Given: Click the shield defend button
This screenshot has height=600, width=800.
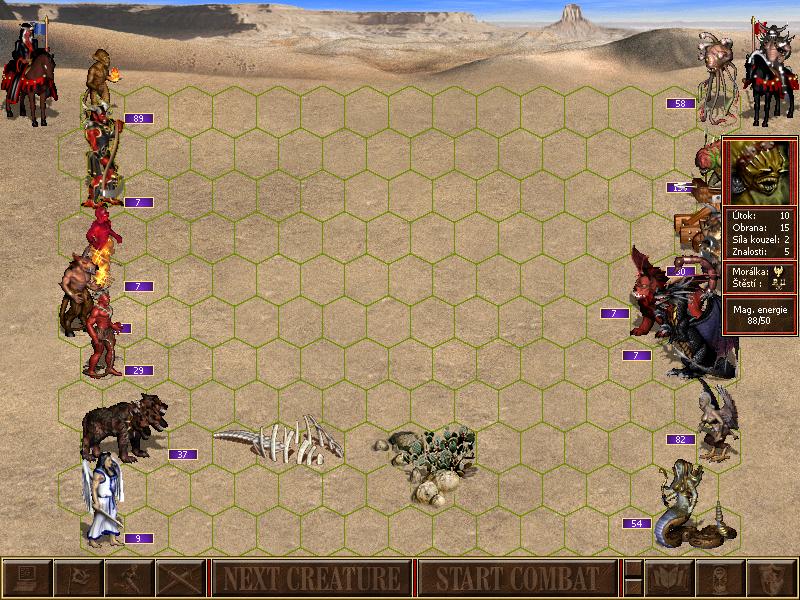Looking at the screenshot, I should tap(772, 578).
